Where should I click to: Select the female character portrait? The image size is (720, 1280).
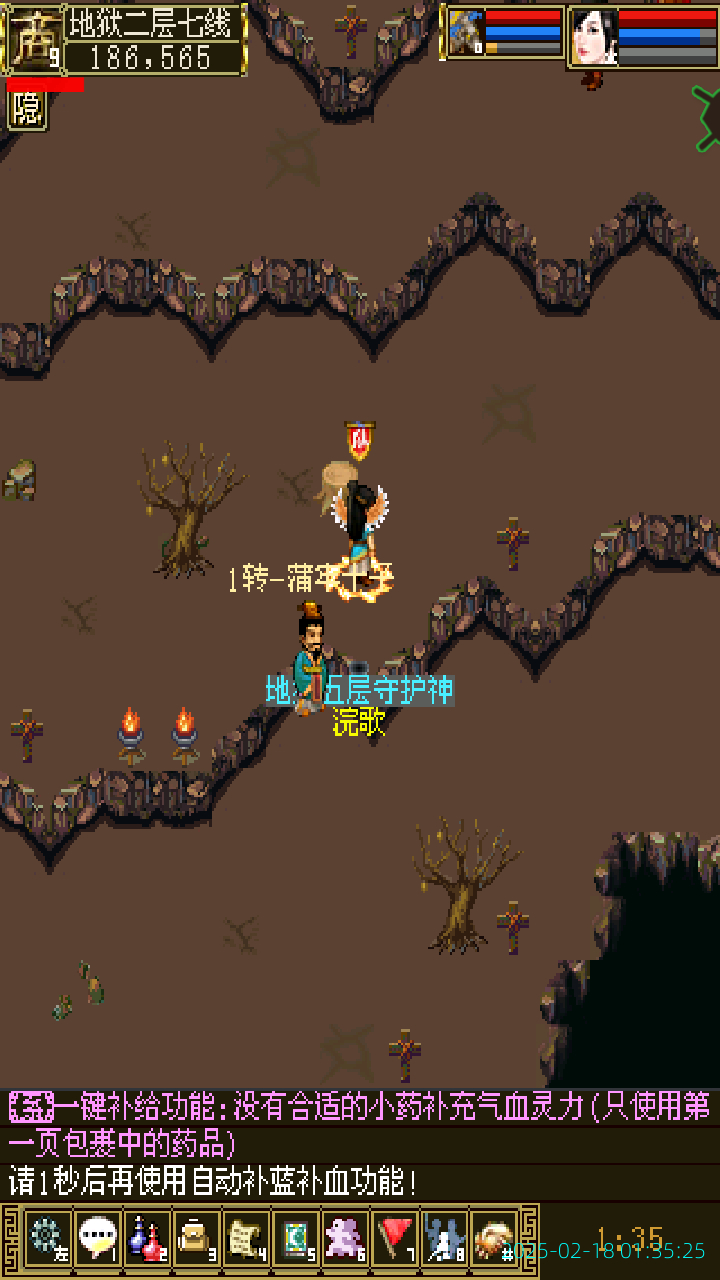tap(593, 37)
